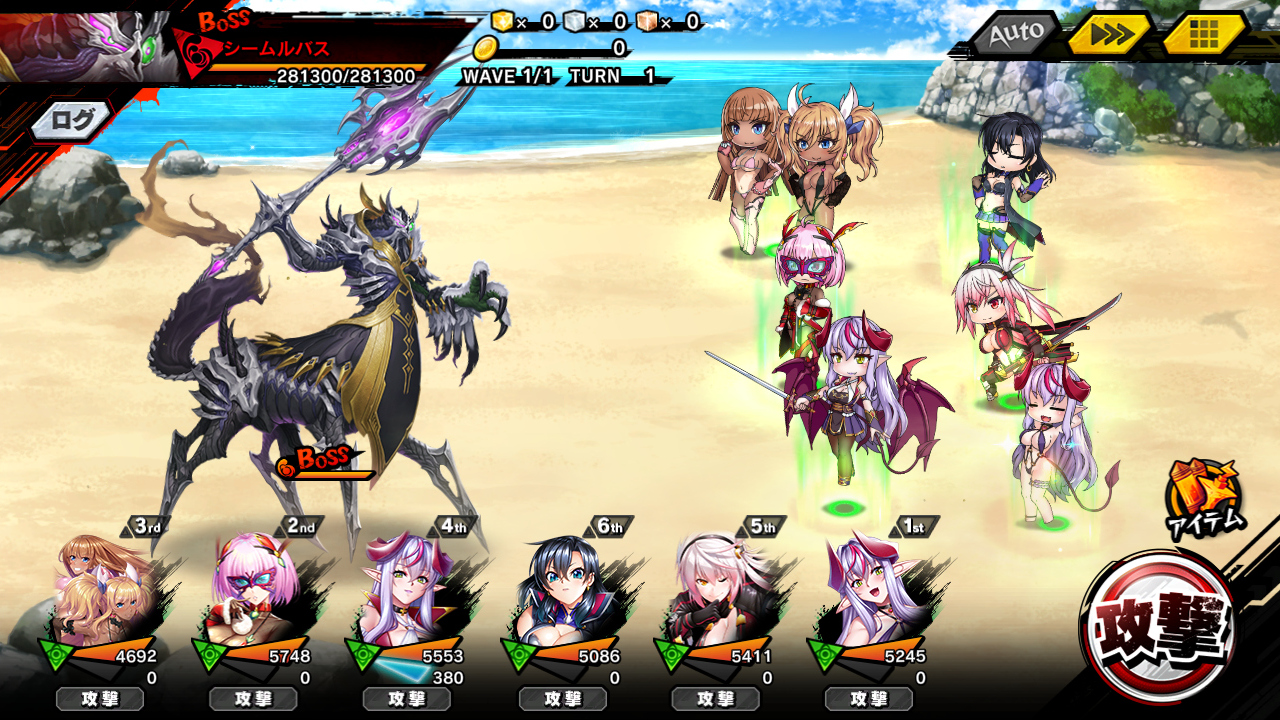The image size is (1280, 720).
Task: Select the black-haired character portrait marked 6th
Action: (562, 590)
